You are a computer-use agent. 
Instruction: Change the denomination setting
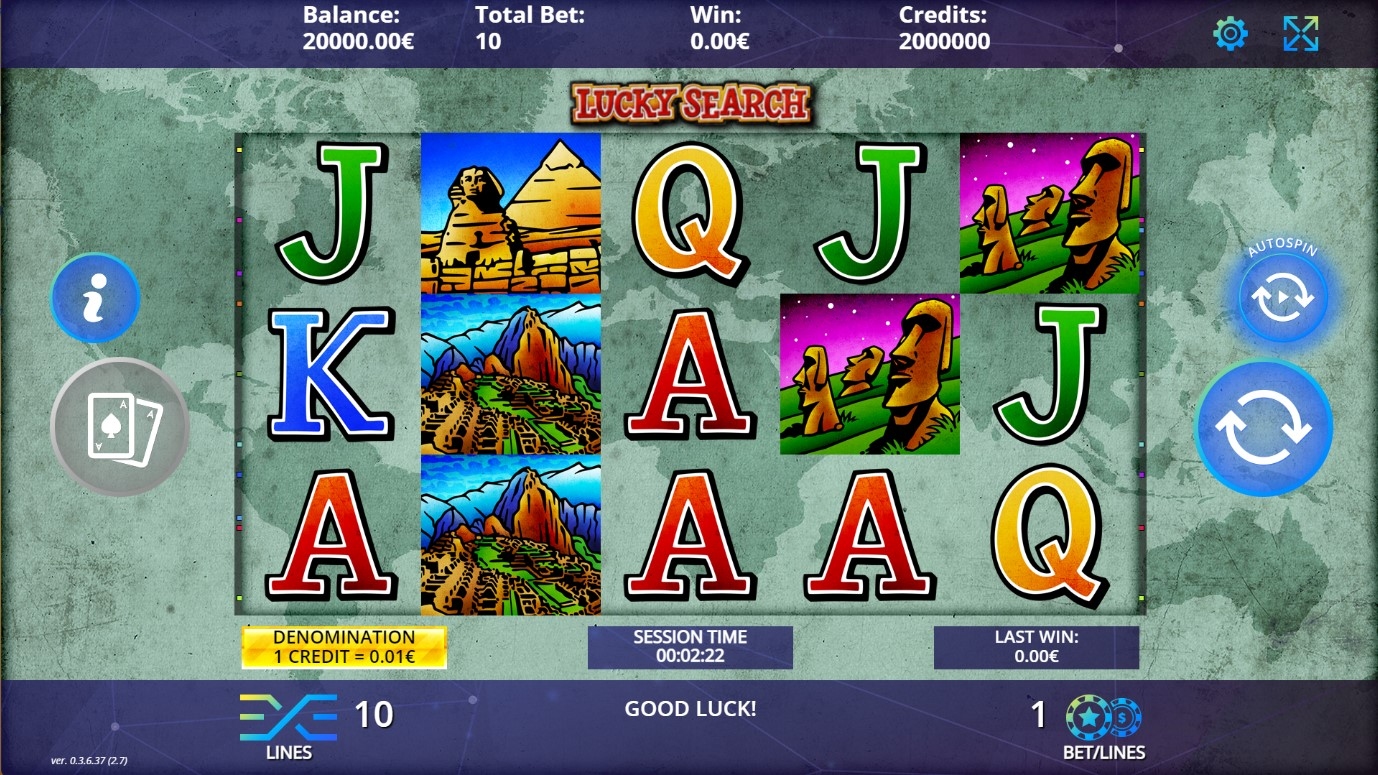(344, 647)
